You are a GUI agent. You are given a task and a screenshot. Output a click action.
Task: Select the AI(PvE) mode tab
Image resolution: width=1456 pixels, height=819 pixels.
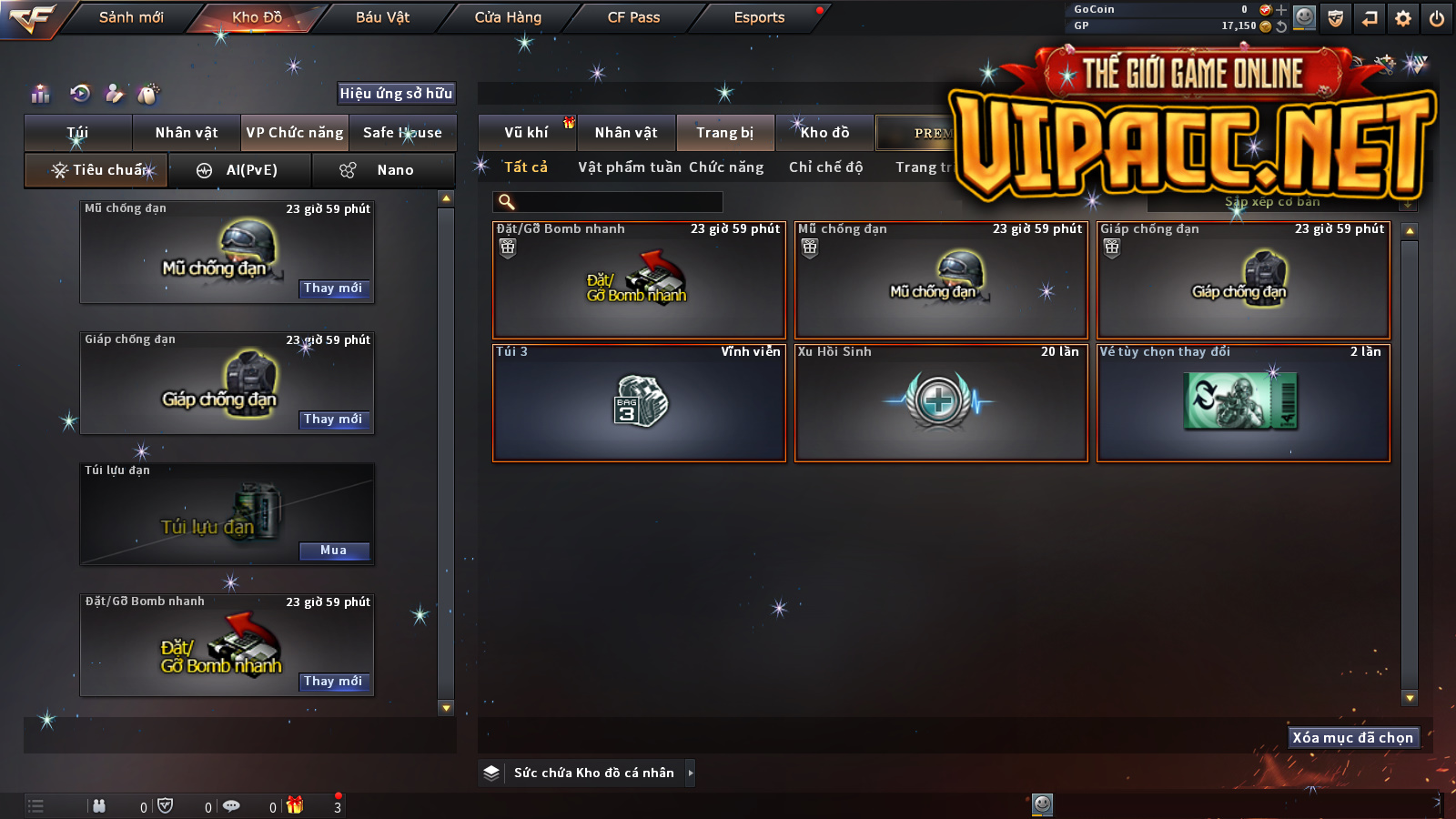(241, 170)
